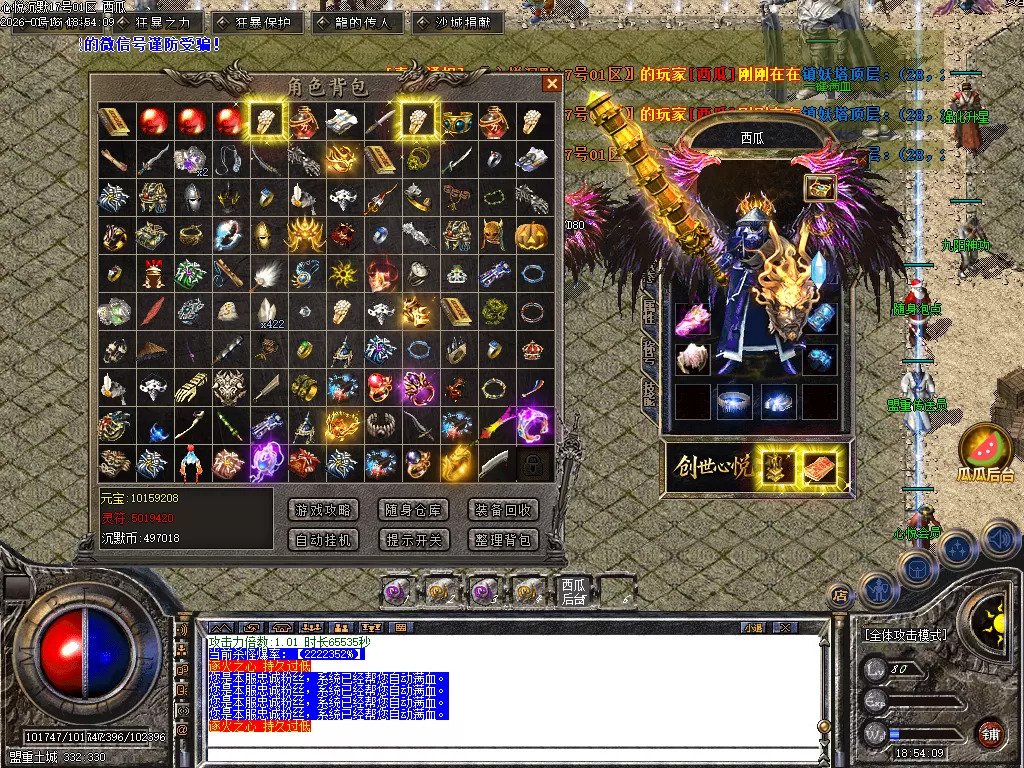1024x768 pixels.
Task: Select the 龍的传人 top menu button
Action: click(x=358, y=22)
